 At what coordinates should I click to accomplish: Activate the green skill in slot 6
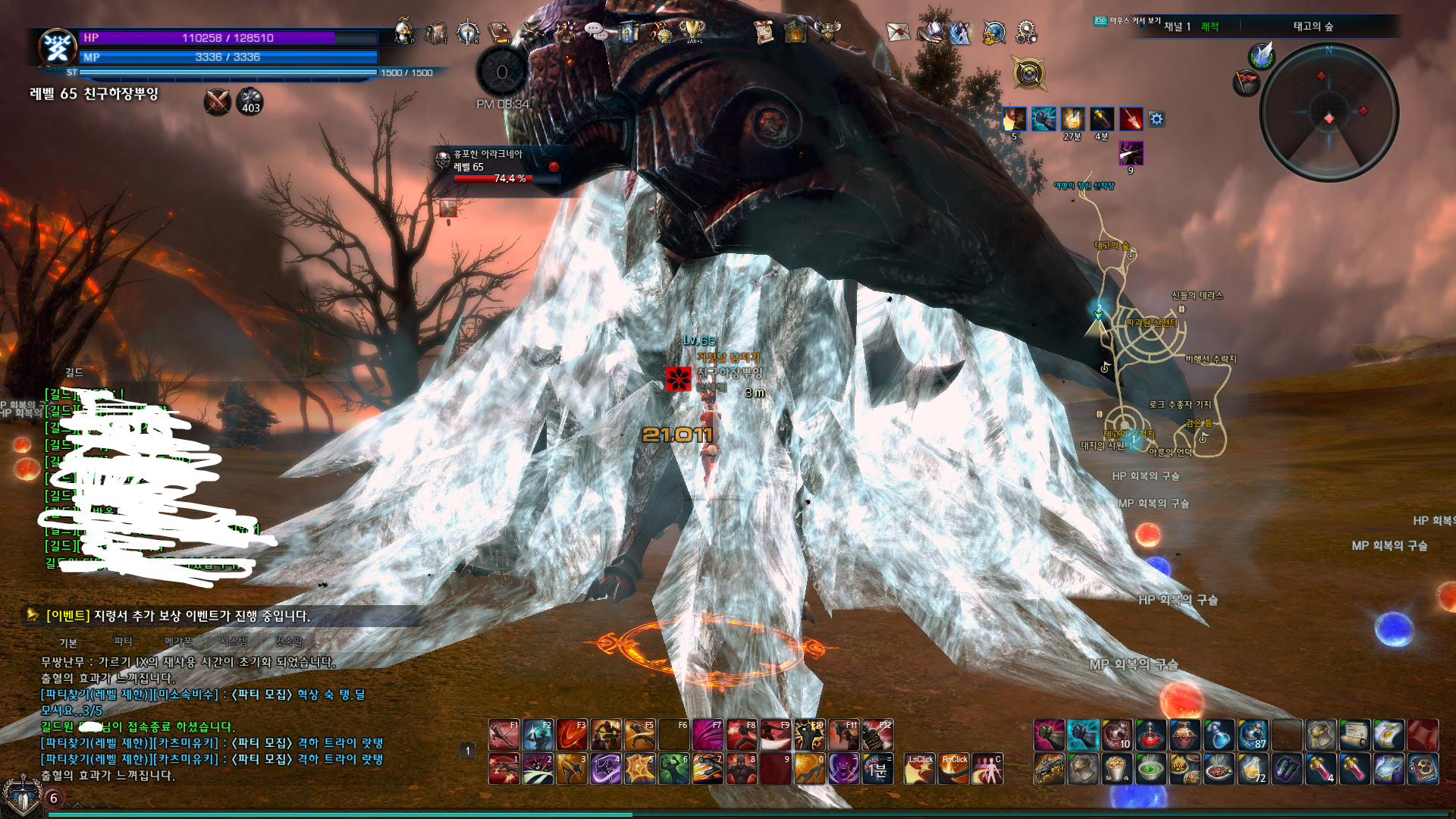pos(673,769)
